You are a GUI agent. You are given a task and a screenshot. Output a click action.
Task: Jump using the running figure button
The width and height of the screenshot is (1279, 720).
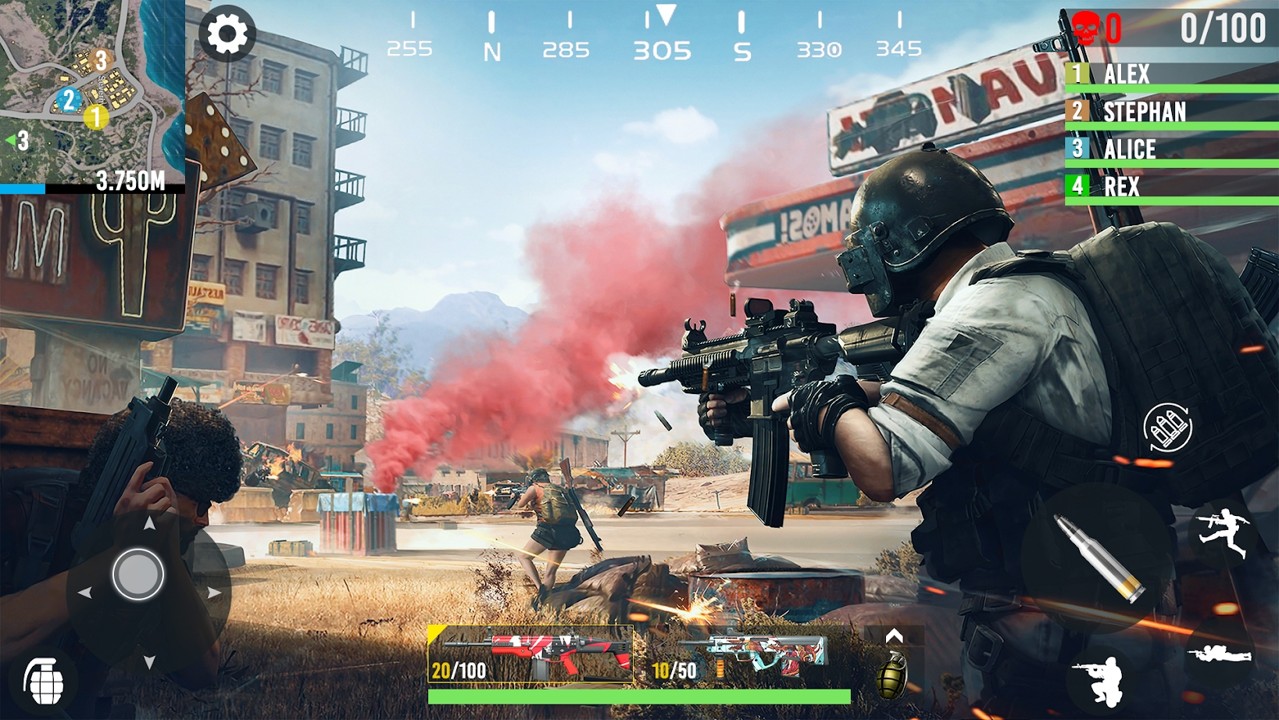click(x=1223, y=531)
